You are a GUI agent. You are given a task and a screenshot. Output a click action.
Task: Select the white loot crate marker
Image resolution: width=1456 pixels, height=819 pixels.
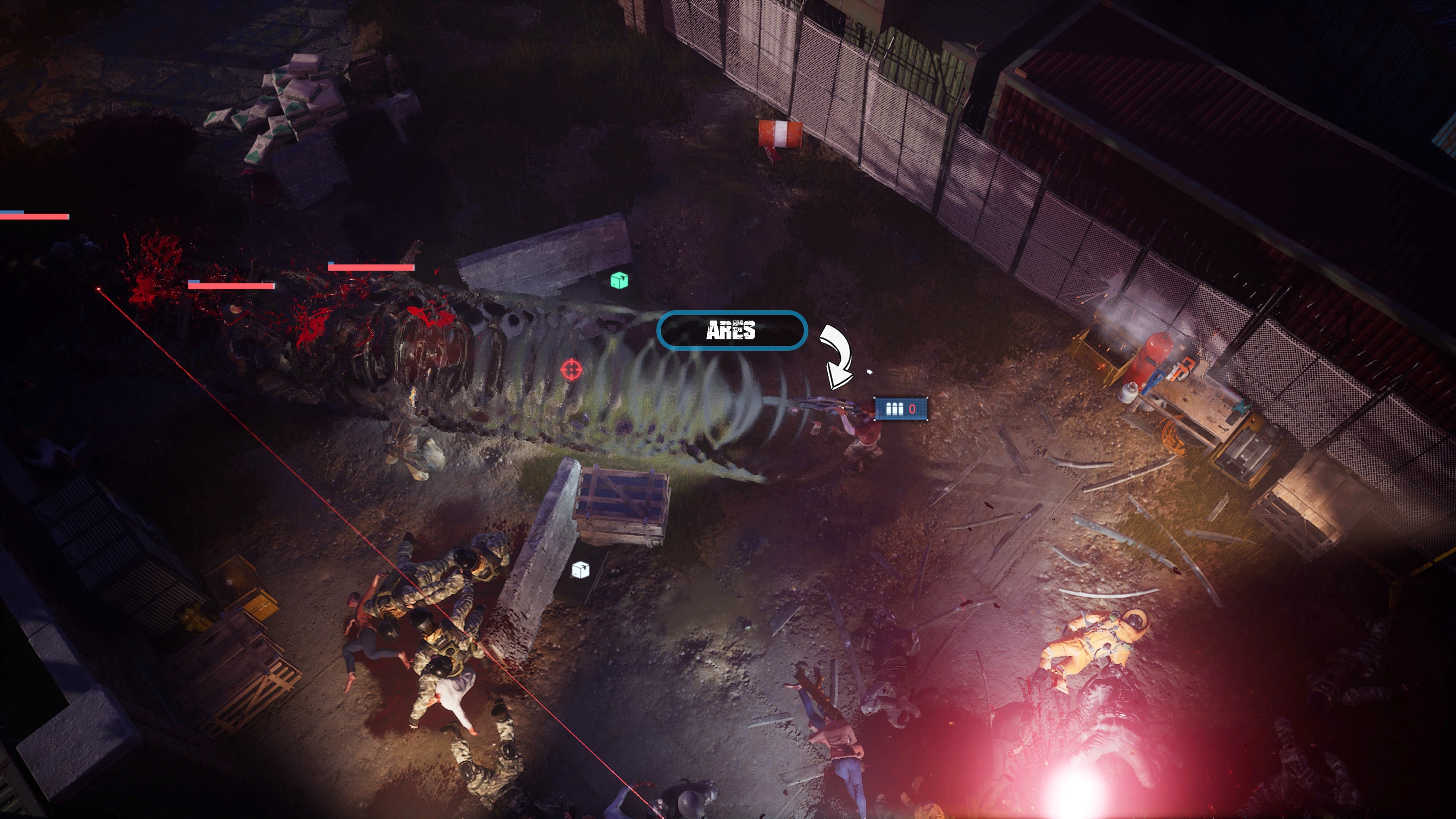click(581, 570)
